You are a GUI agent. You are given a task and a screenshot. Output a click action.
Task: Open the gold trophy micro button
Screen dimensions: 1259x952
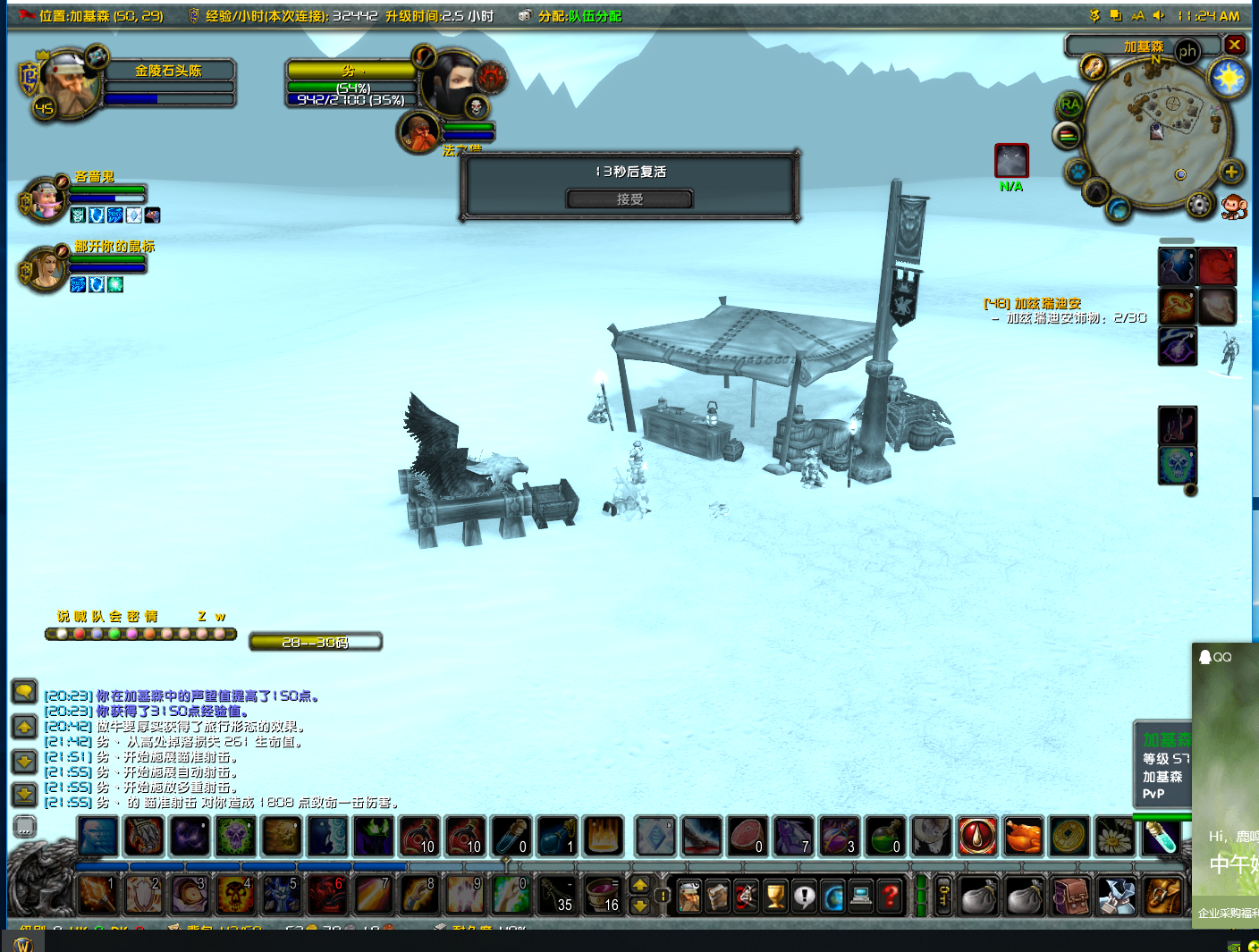(x=775, y=896)
